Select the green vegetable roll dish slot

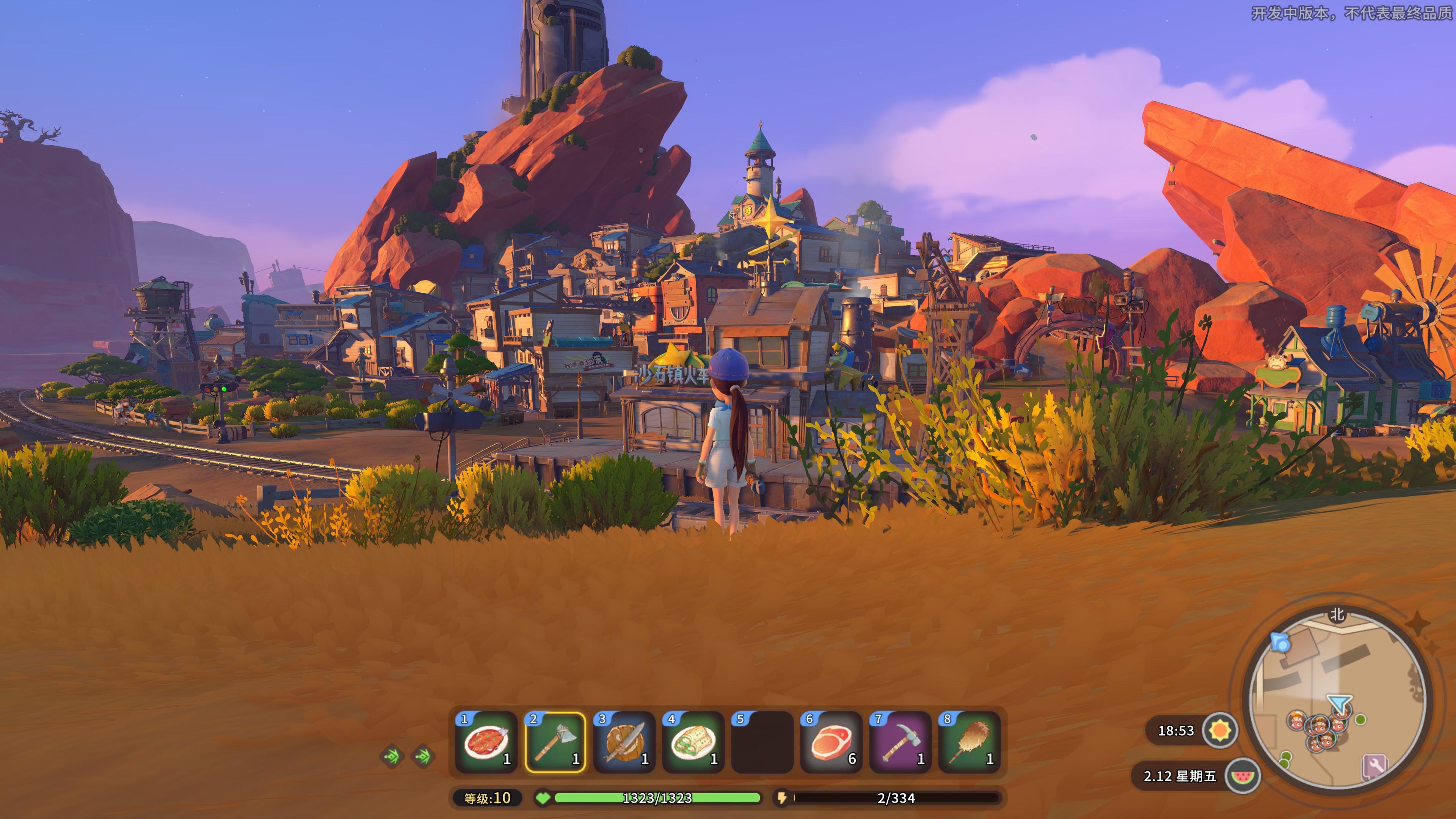point(693,742)
